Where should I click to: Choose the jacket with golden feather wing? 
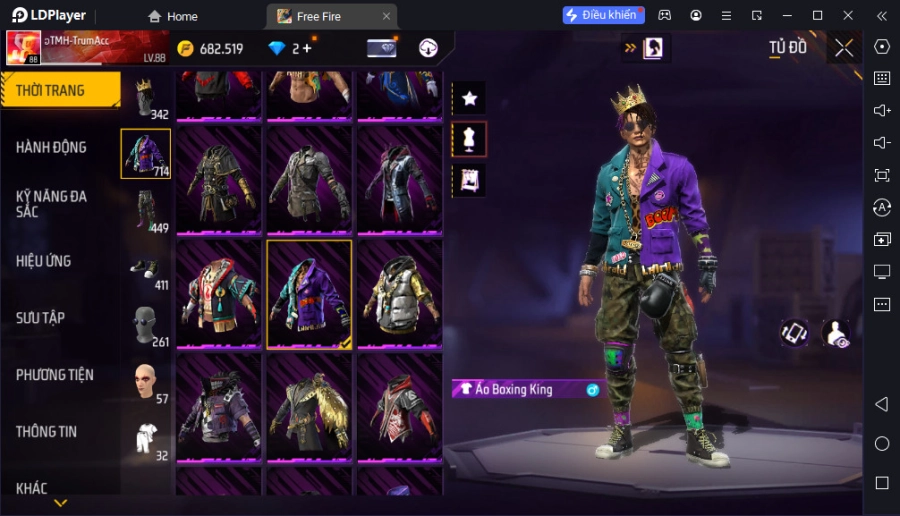(309, 407)
